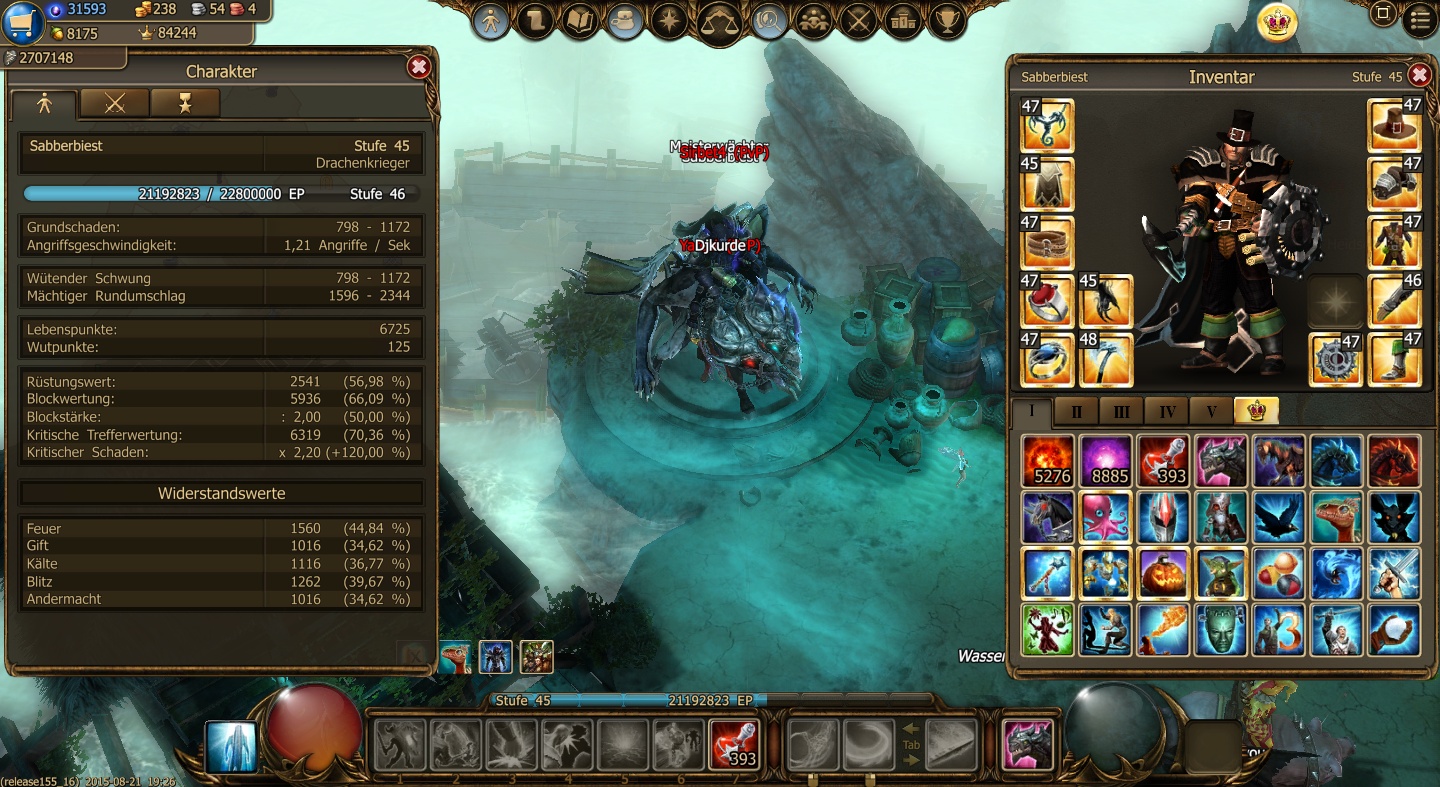
Task: Open the trophy tab in Charakter panel
Action: click(x=185, y=103)
